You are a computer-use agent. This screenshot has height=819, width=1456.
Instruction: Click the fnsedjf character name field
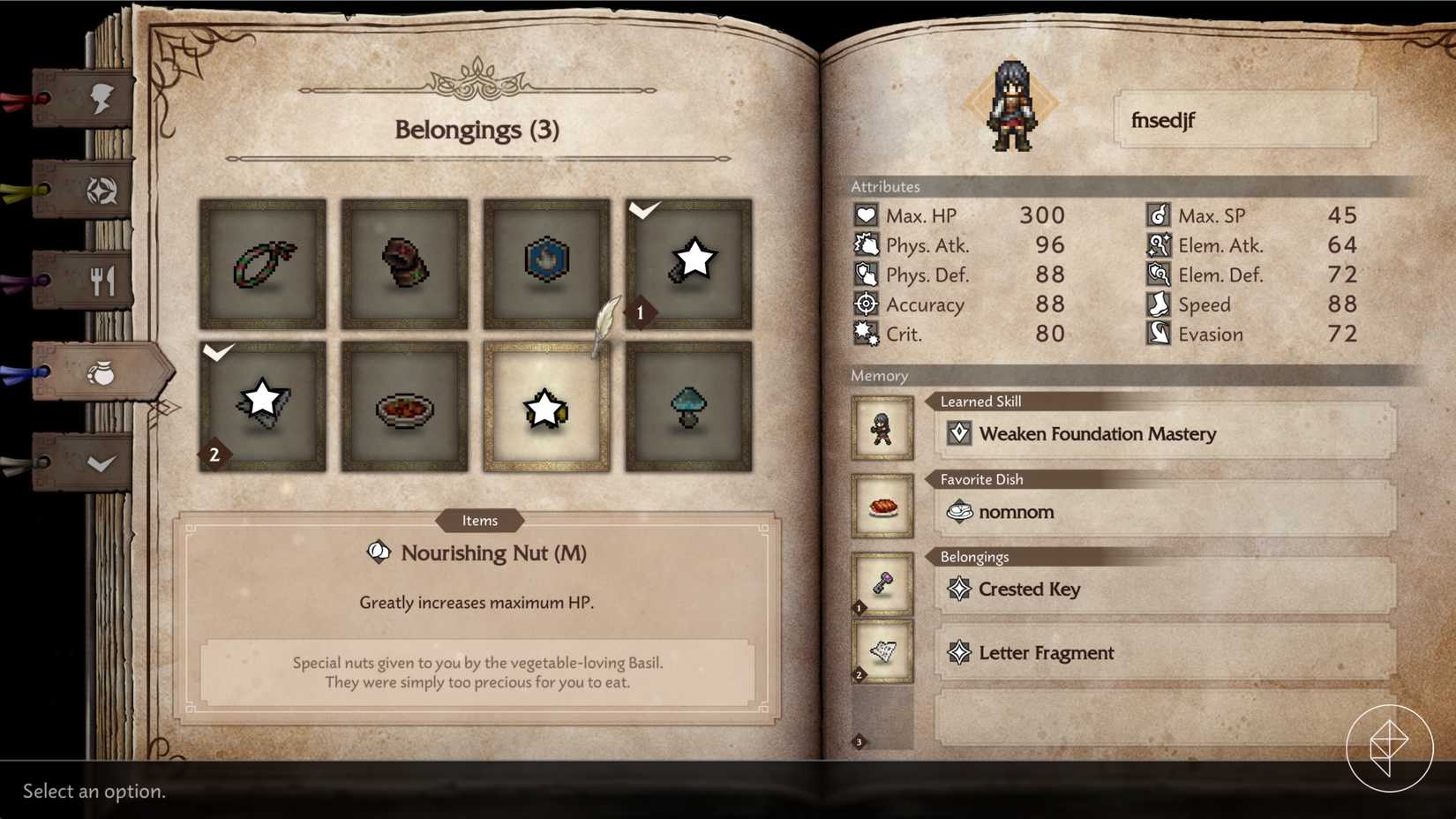(x=1244, y=121)
